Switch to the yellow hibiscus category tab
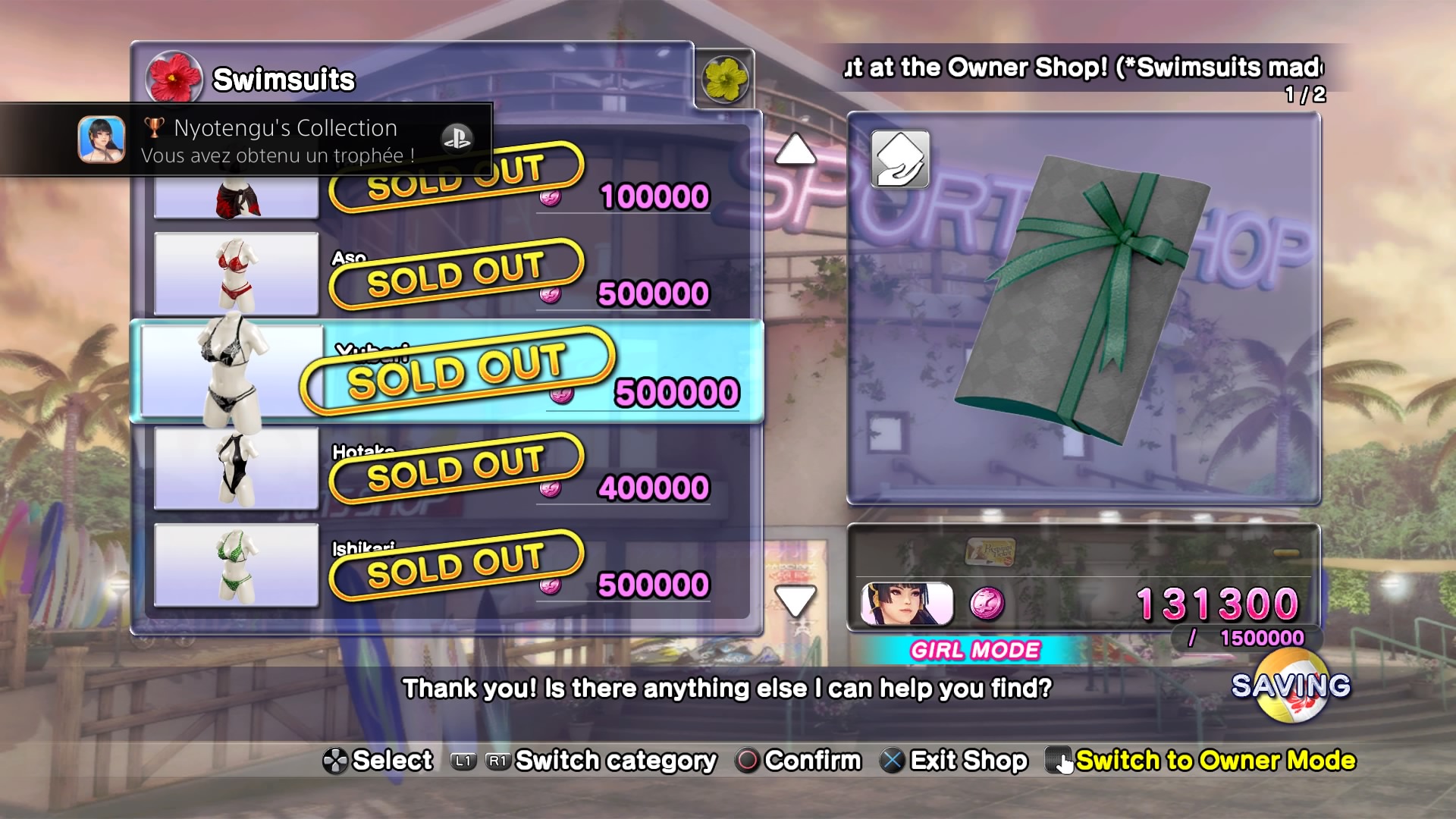 point(725,79)
